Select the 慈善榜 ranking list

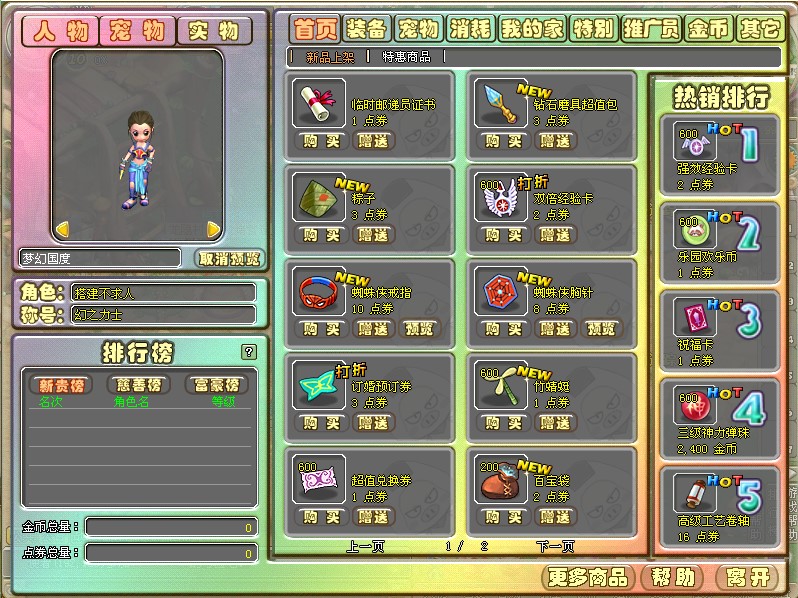pos(138,385)
